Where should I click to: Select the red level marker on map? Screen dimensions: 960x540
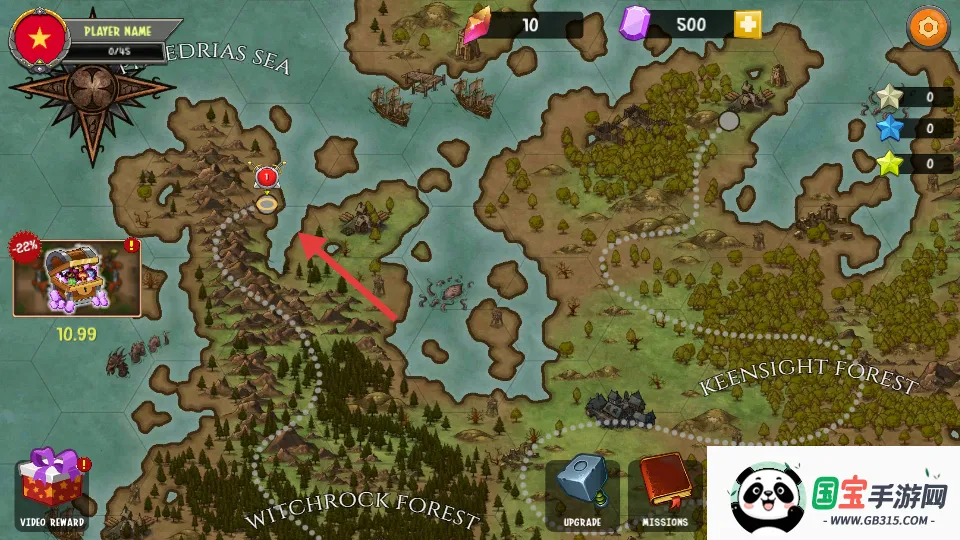tap(267, 180)
